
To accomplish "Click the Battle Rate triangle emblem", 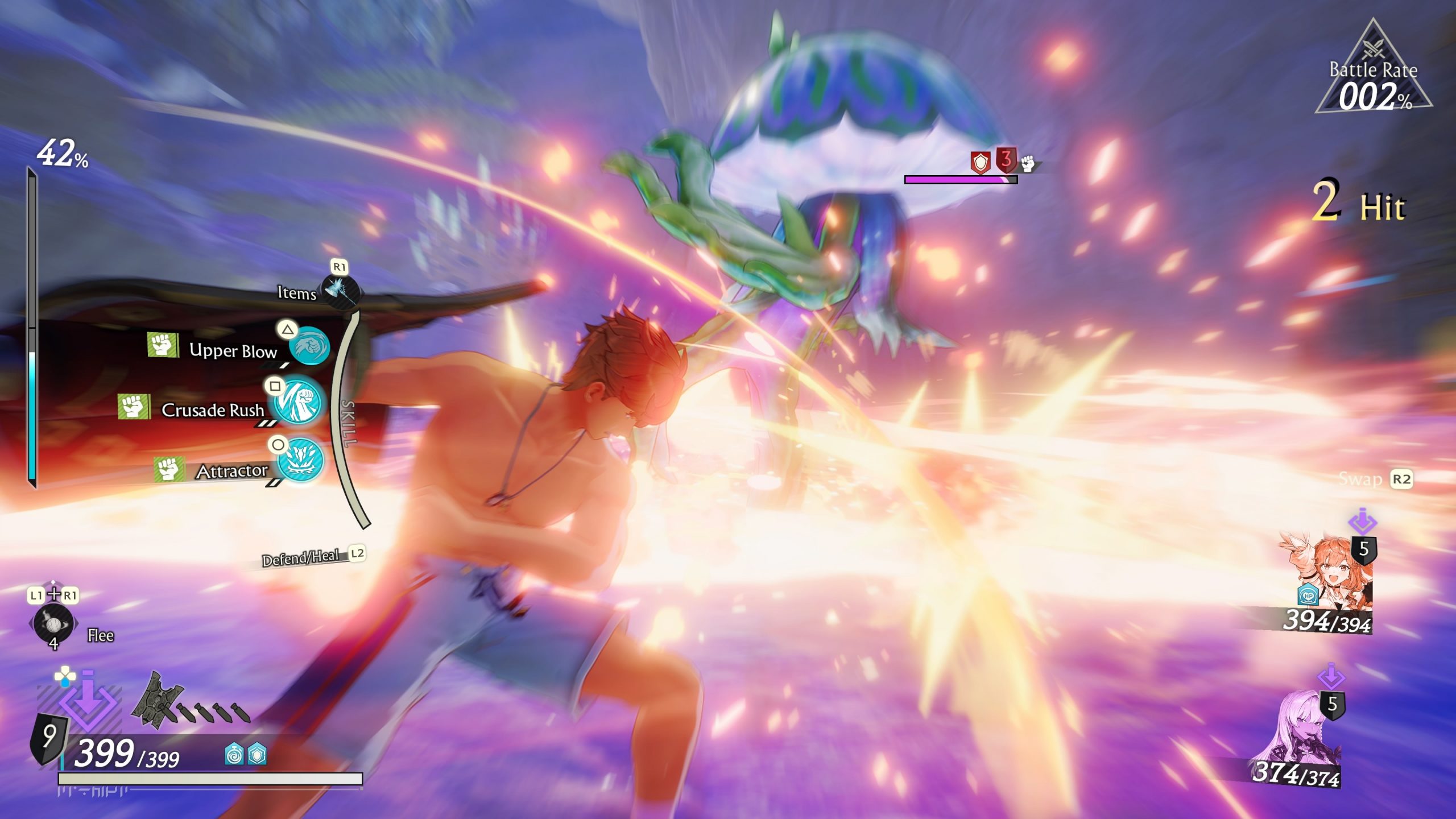I will (1373, 71).
